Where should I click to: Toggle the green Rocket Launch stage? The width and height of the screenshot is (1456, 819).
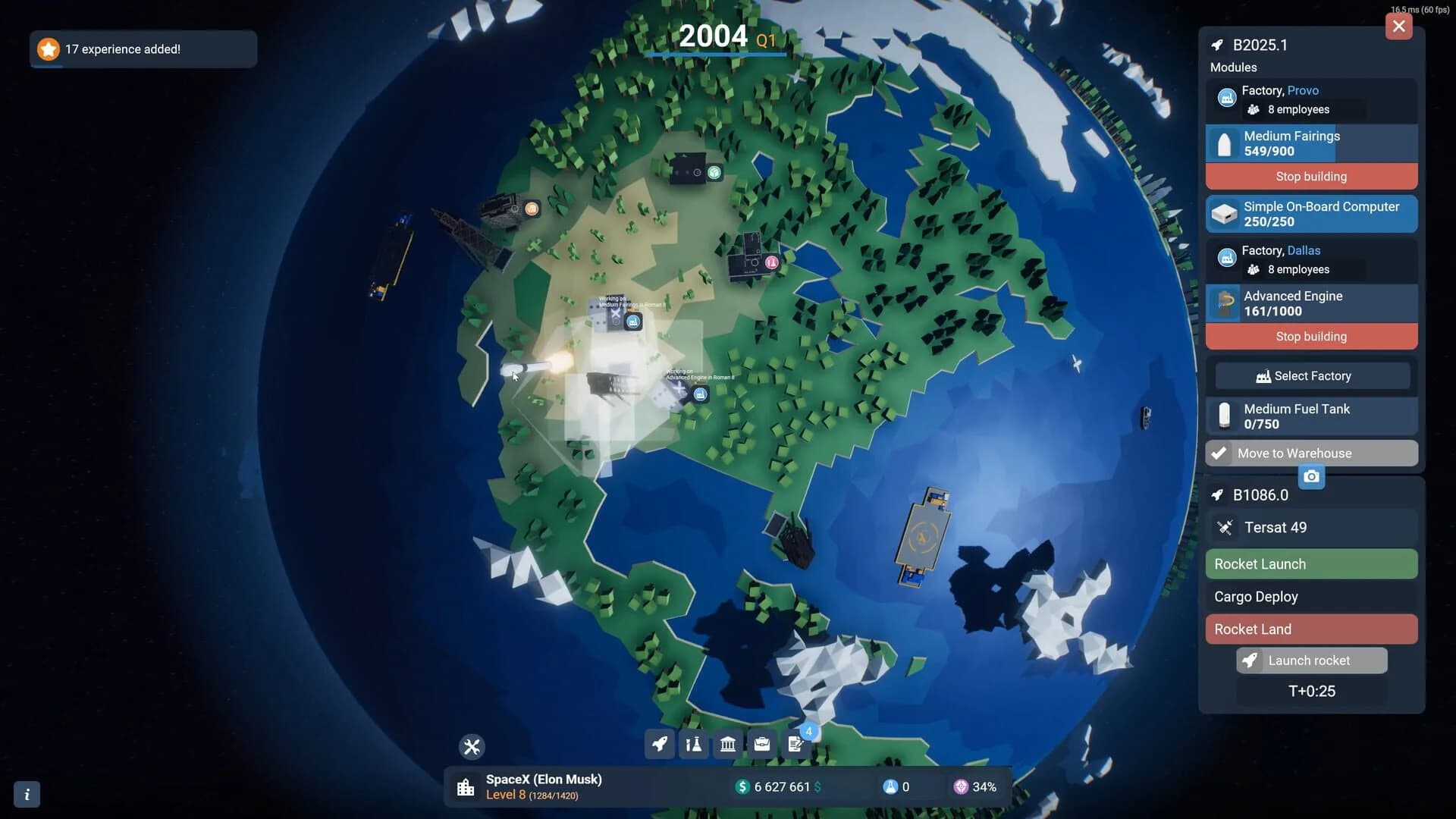[1311, 563]
